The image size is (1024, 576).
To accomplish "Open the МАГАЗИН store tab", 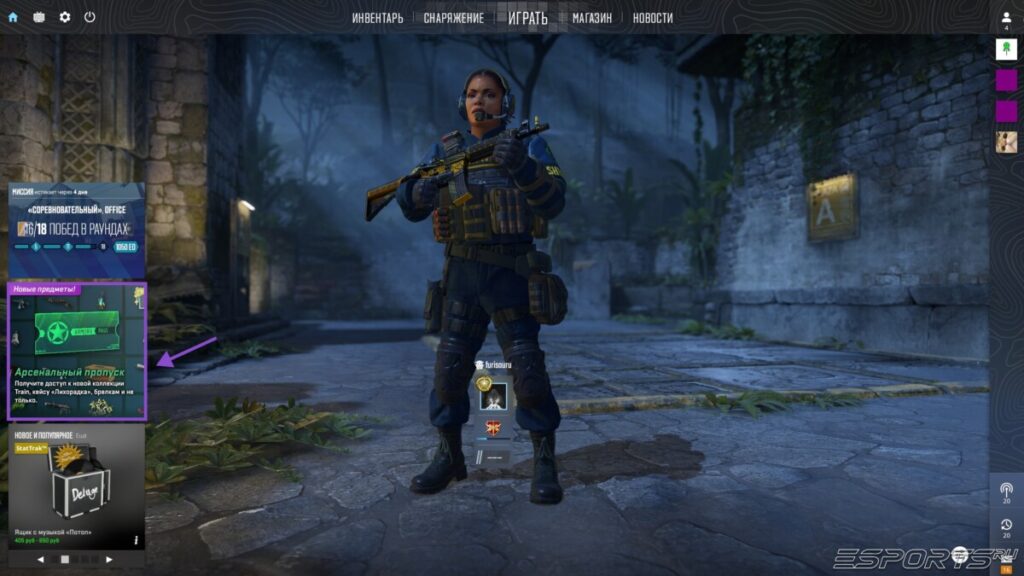I will [x=592, y=18].
